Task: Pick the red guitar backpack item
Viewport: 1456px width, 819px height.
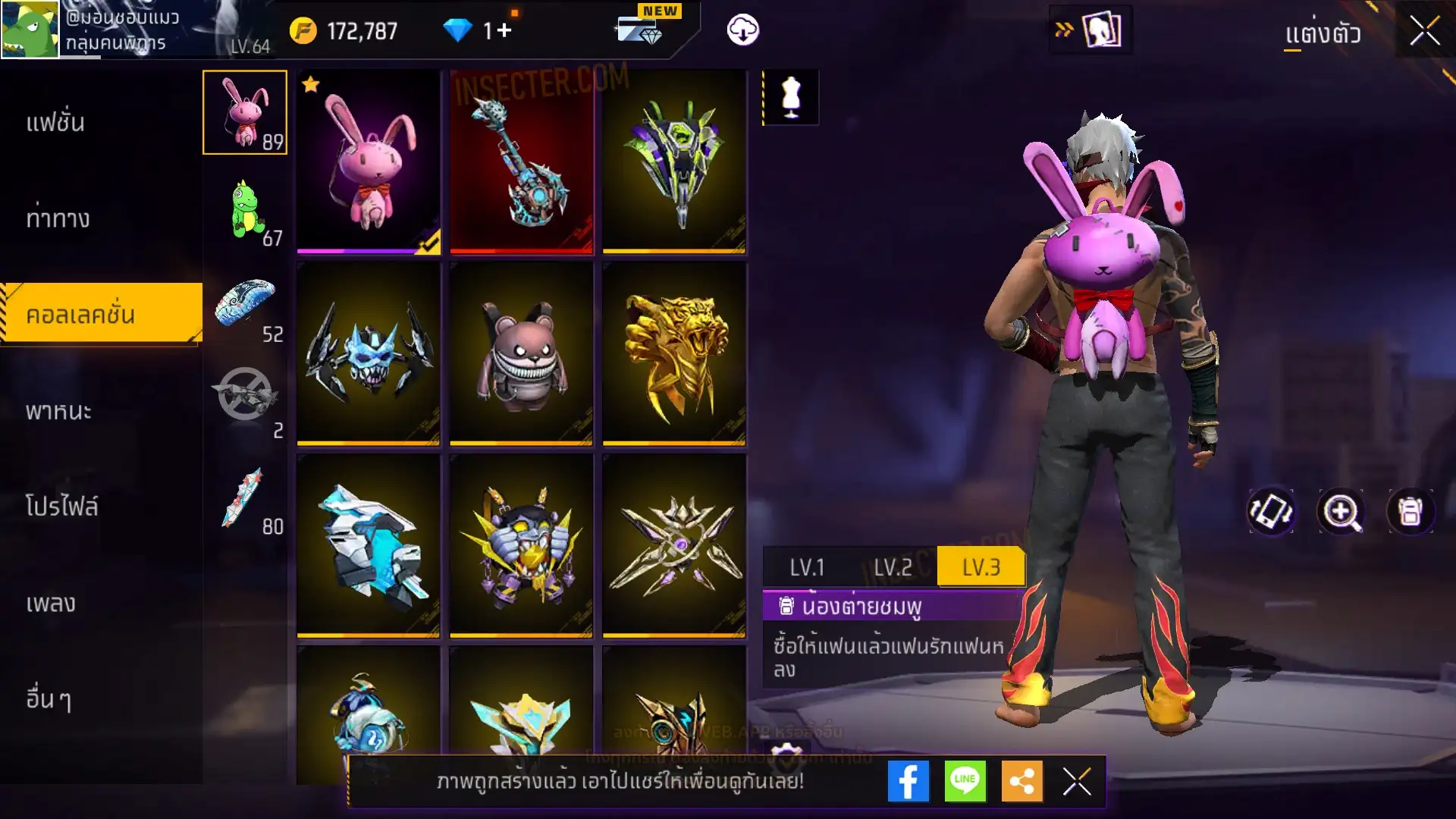Action: click(x=522, y=162)
